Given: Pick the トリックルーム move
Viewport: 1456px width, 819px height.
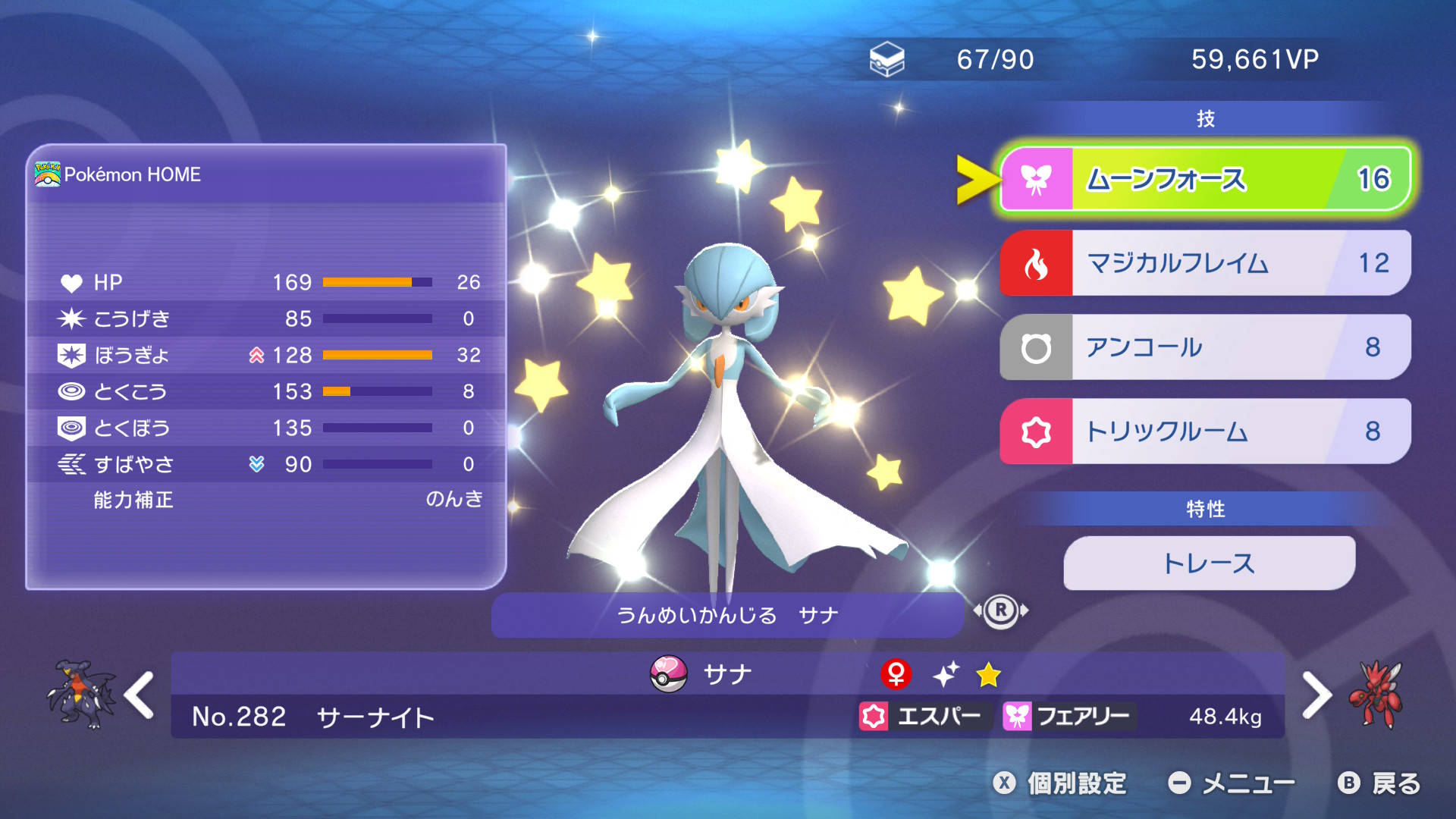Looking at the screenshot, I should point(1206,431).
